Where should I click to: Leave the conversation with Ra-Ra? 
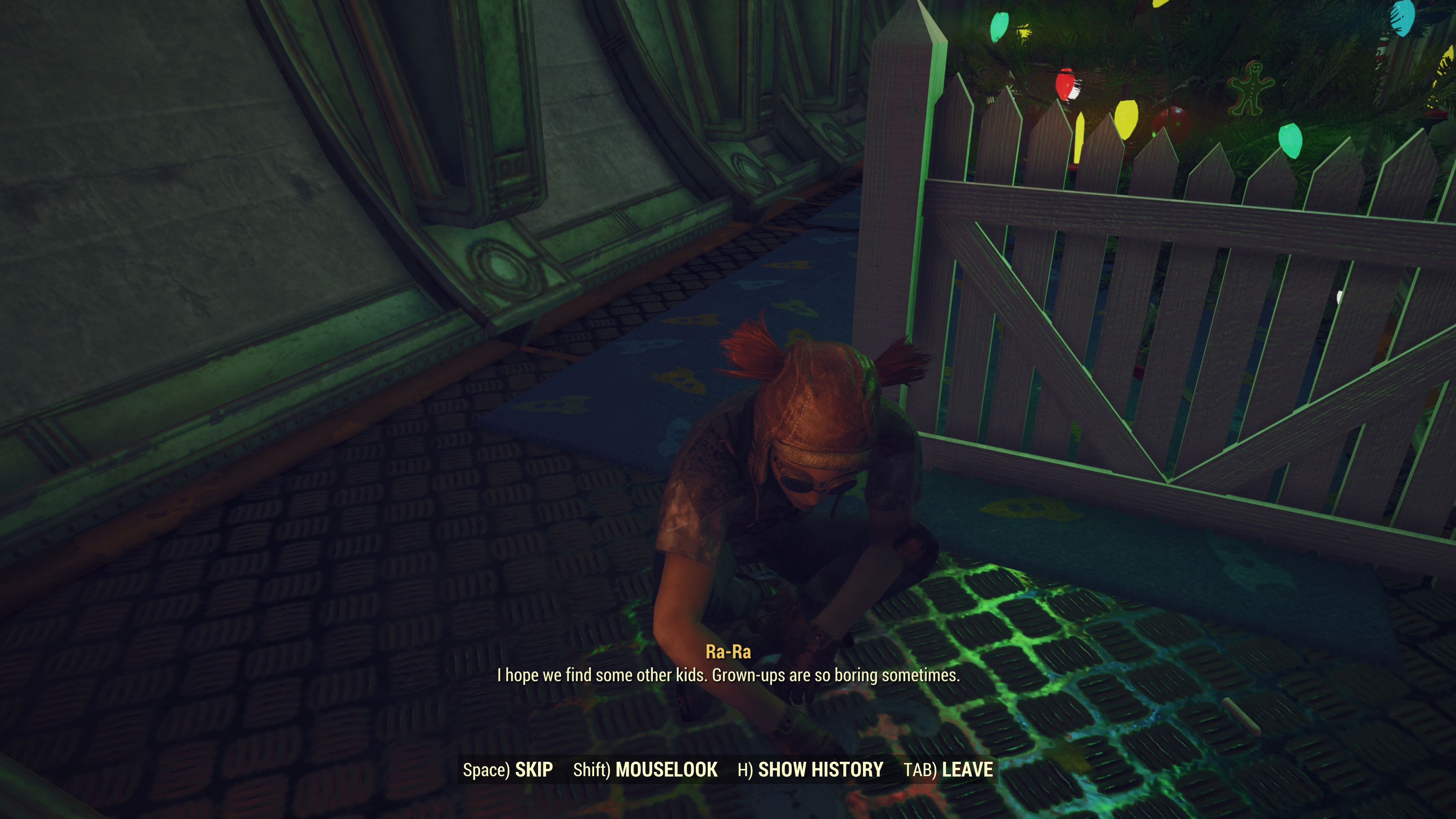[x=948, y=770]
